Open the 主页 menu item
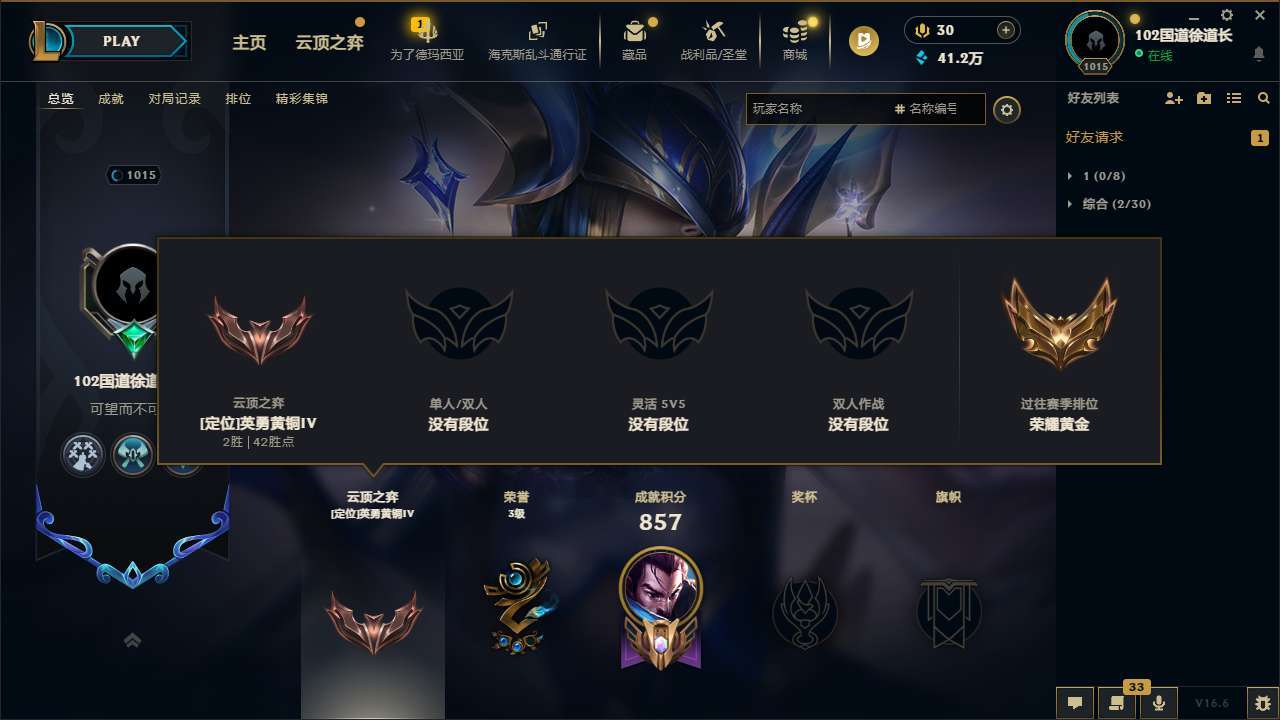The image size is (1280, 720). pos(248,43)
